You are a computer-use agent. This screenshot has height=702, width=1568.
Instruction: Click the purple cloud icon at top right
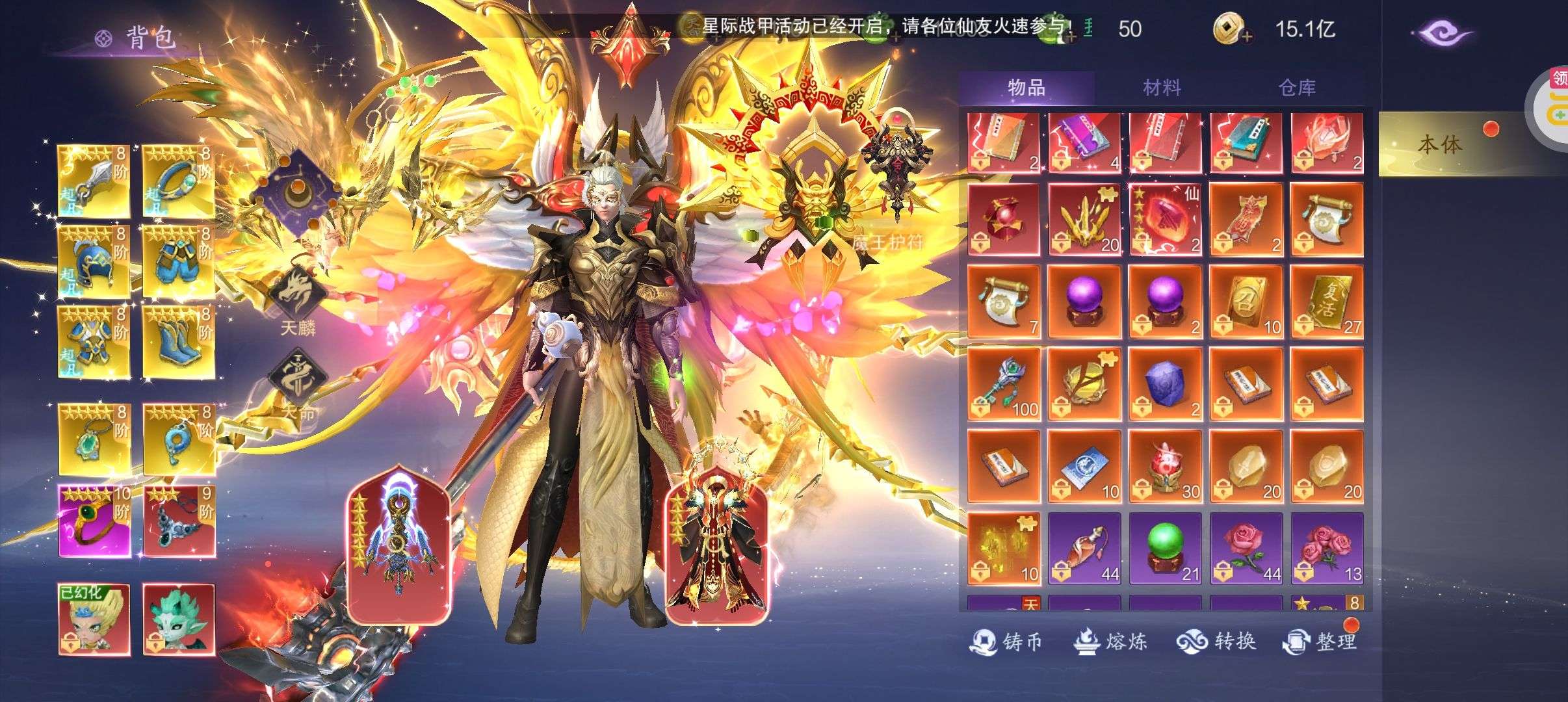[x=1440, y=32]
